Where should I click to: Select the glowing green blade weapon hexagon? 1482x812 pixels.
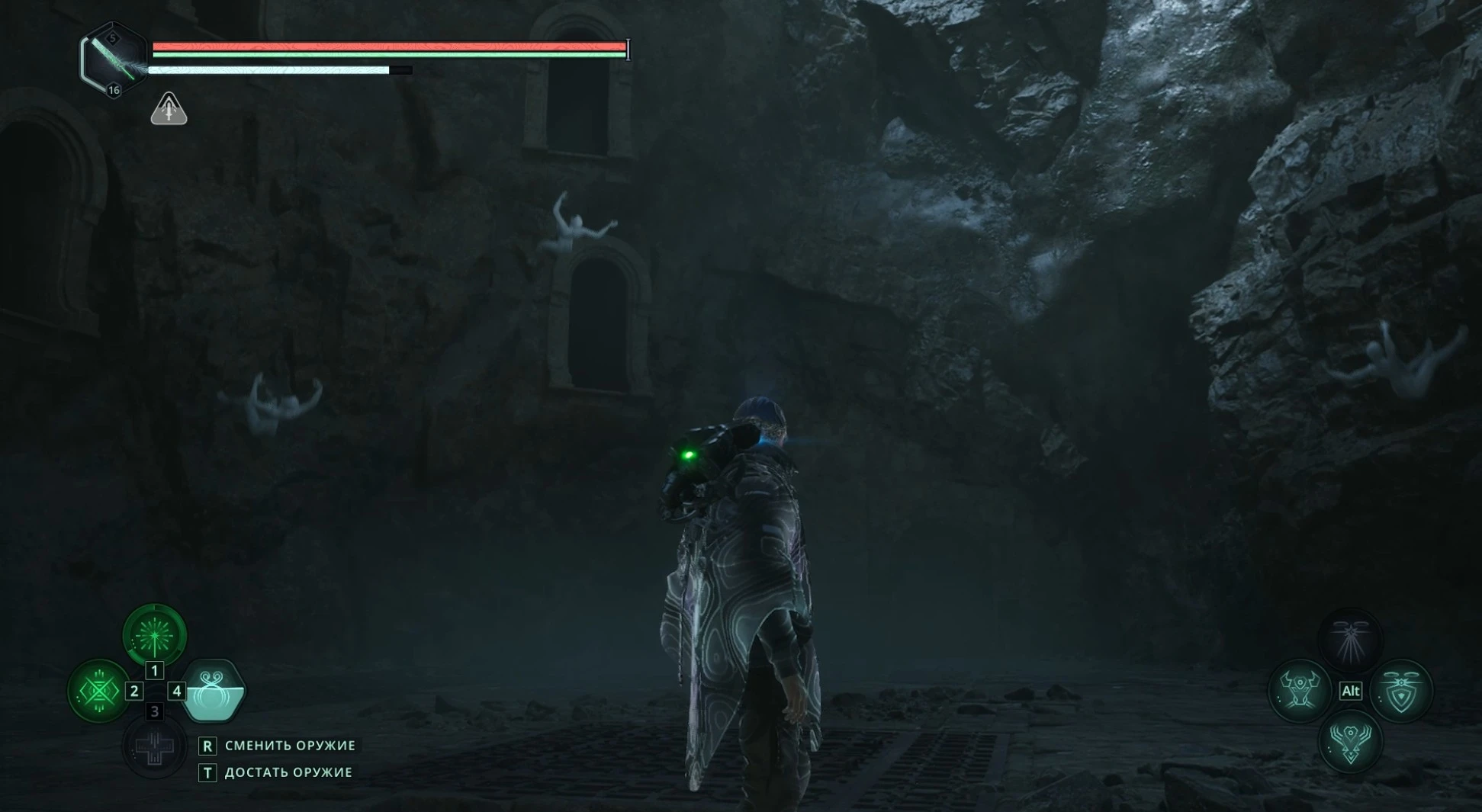[x=114, y=59]
